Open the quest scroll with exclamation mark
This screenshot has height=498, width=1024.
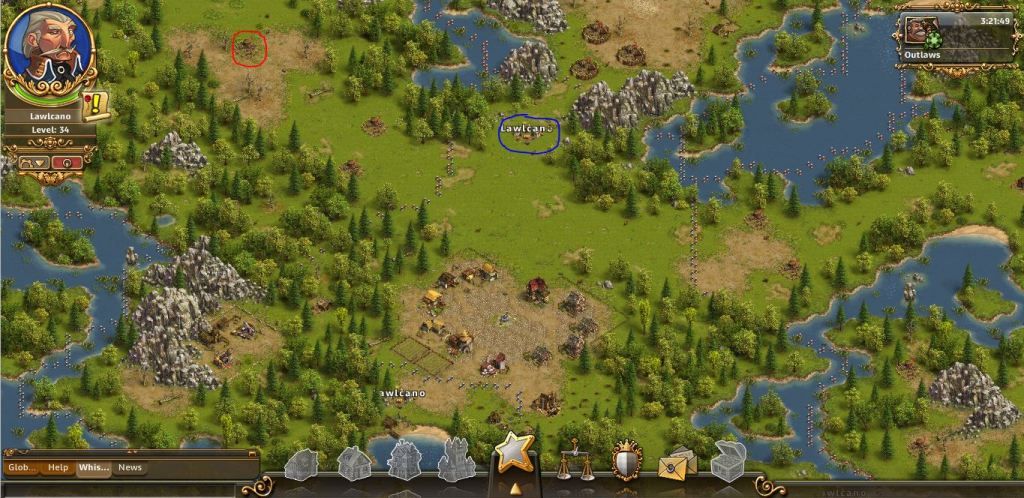tap(98, 103)
